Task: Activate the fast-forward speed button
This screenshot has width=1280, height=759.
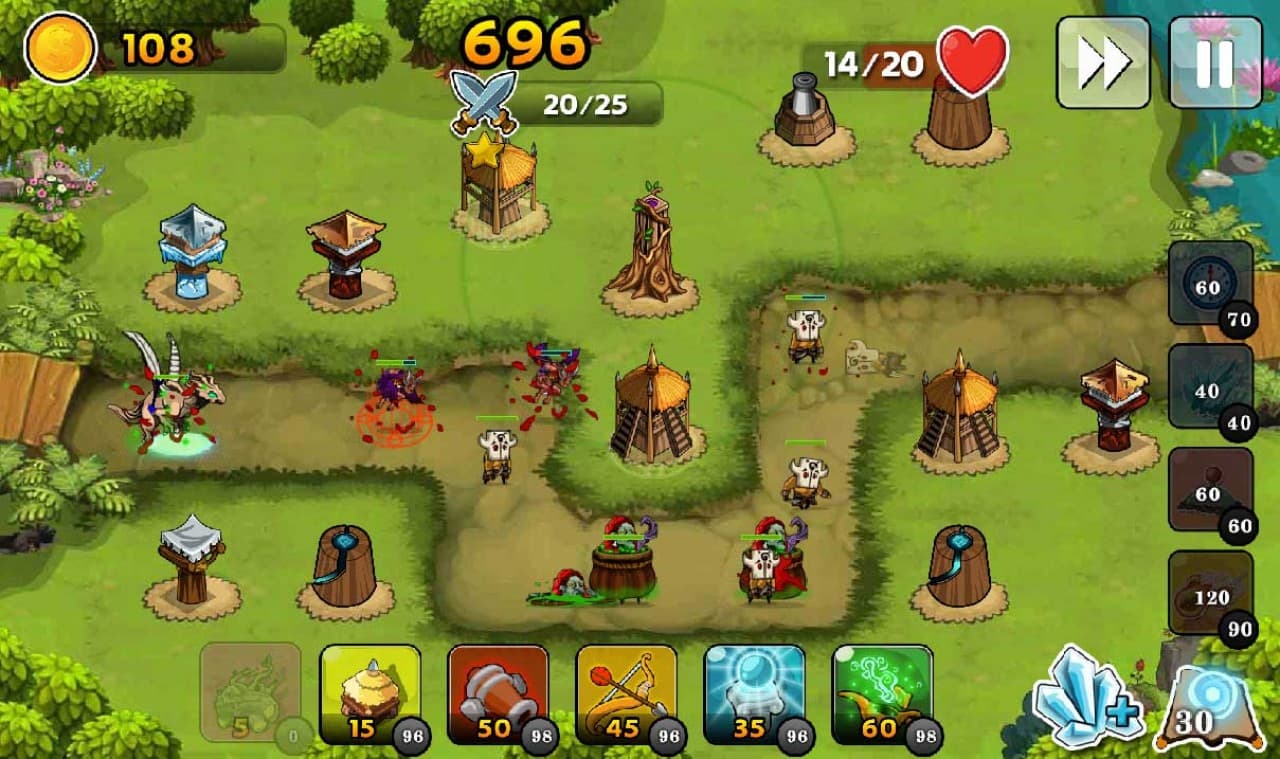Action: (x=1103, y=62)
